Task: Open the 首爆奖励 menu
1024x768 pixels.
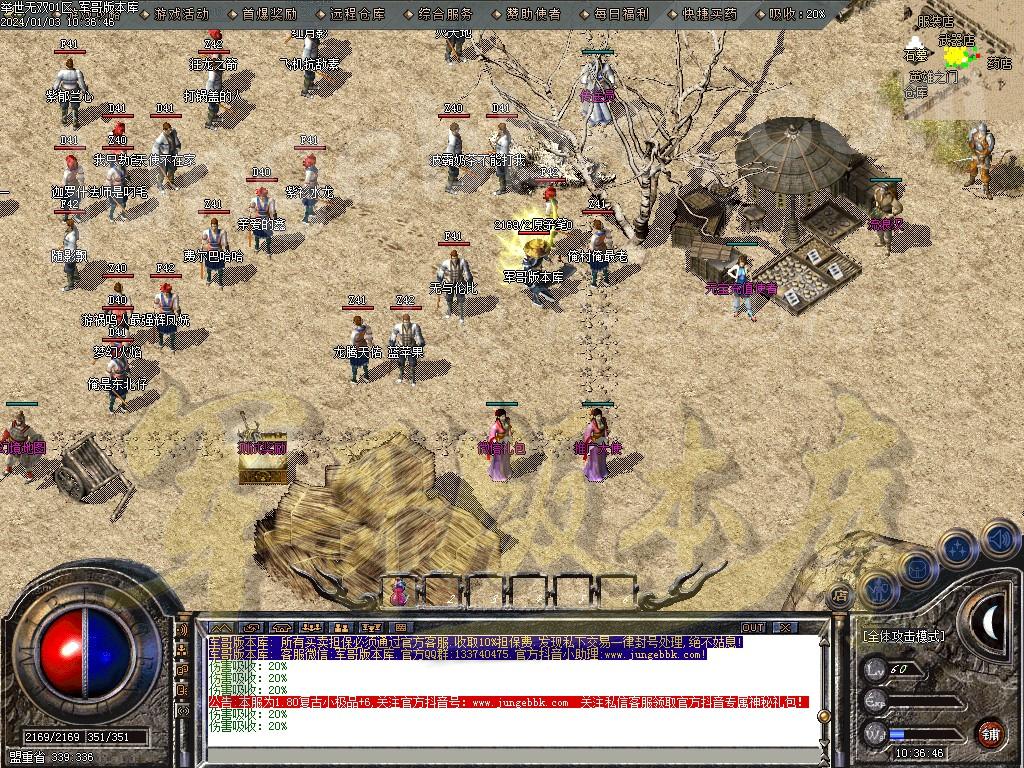Action: [269, 14]
